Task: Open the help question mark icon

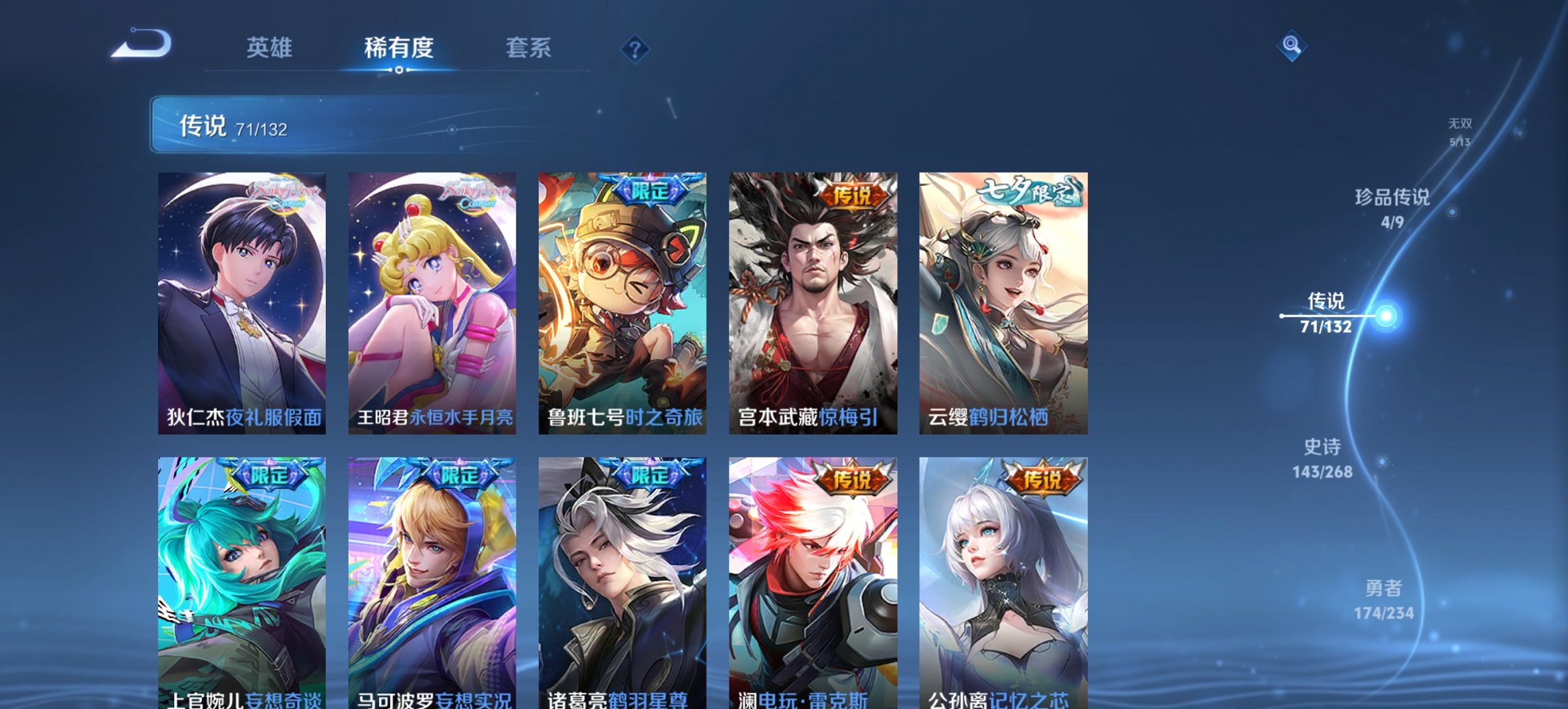Action: point(635,49)
